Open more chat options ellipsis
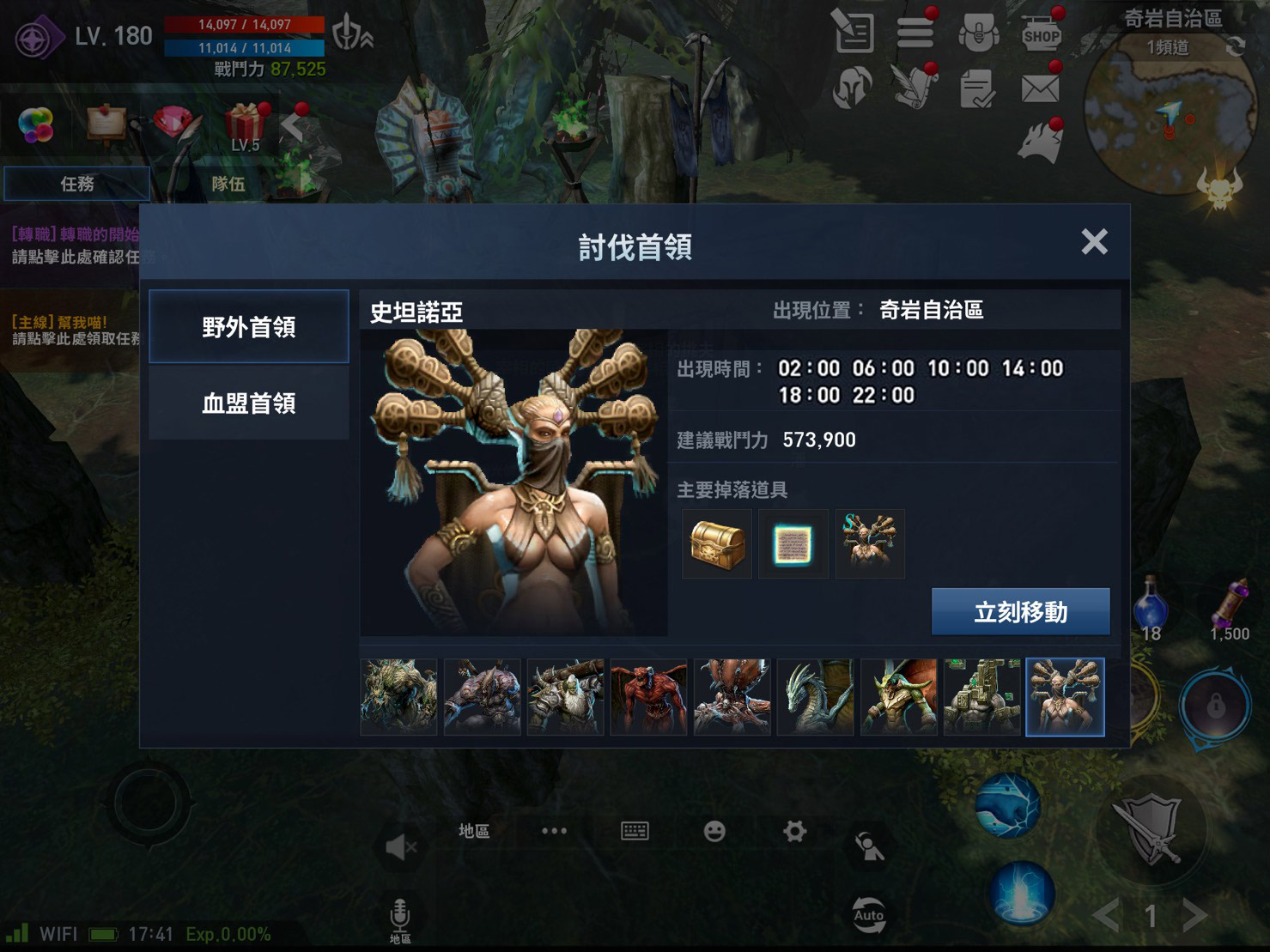Viewport: 1270px width, 952px height. pyautogui.click(x=554, y=829)
